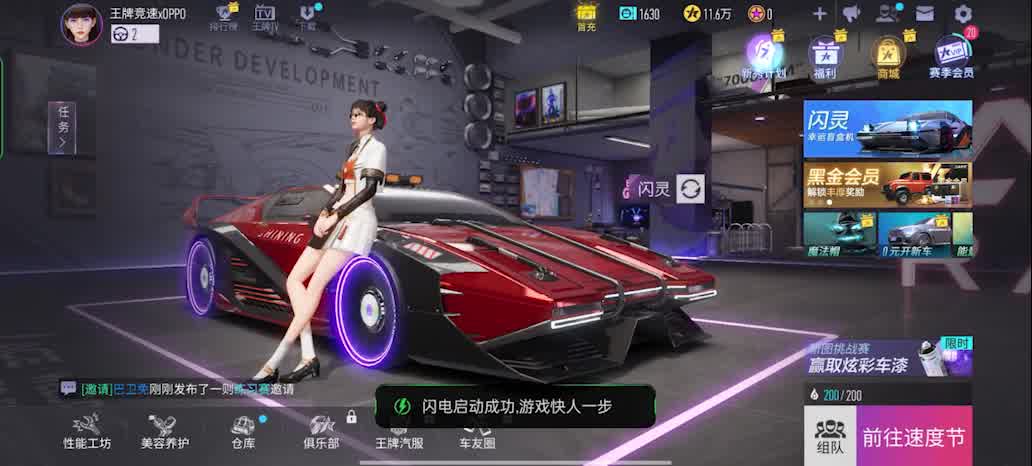The height and width of the screenshot is (466, 1032).
Task: Open the 仓库 garage menu
Action: (x=243, y=431)
